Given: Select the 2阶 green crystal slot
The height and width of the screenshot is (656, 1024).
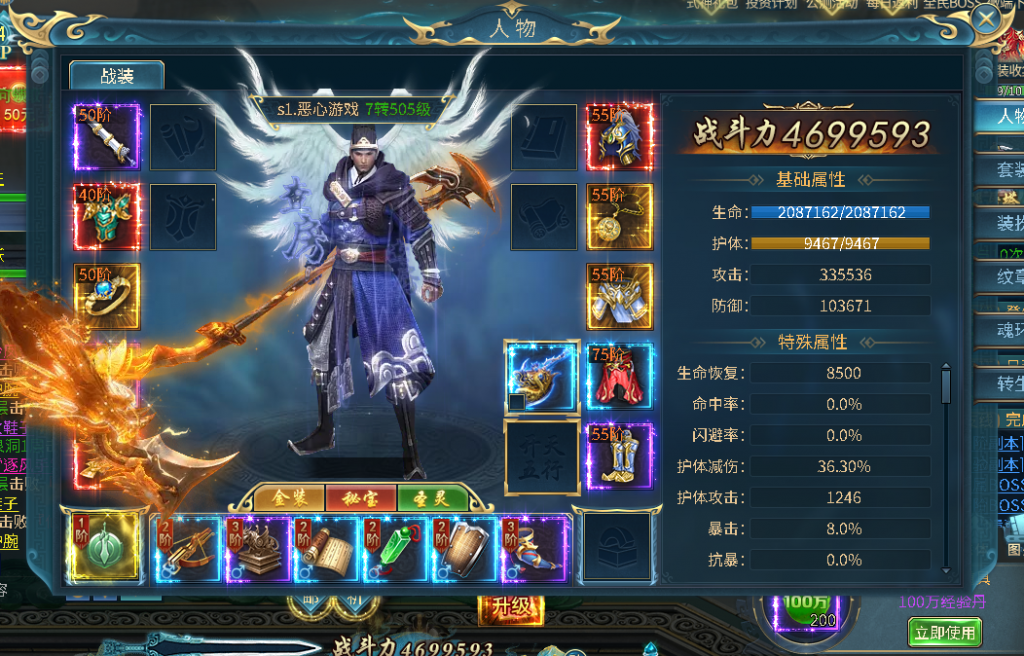Looking at the screenshot, I should [x=396, y=548].
